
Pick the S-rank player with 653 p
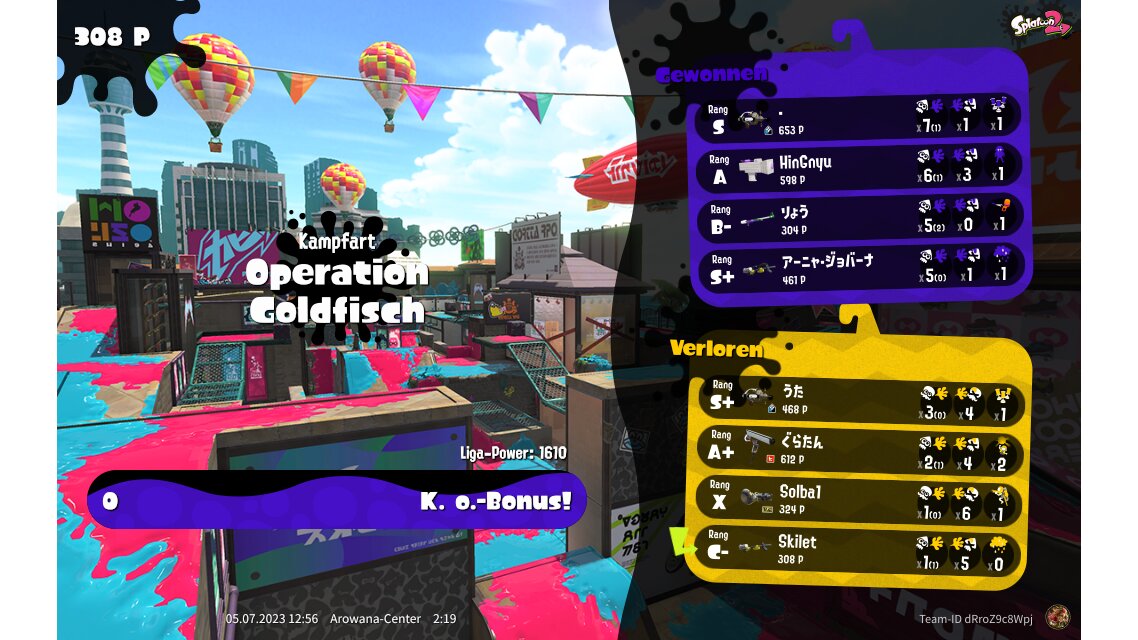tap(859, 118)
